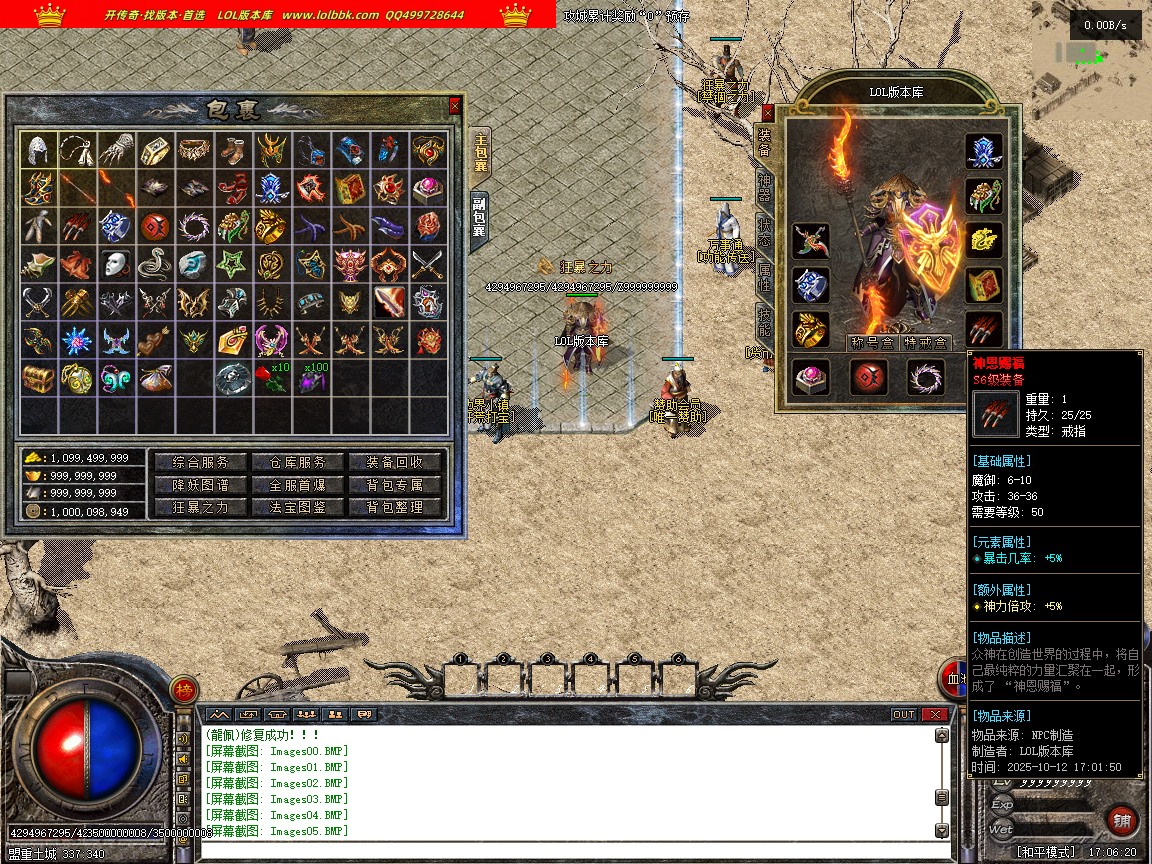Close the 包裹 inventory window
The image size is (1152, 864).
point(455,105)
